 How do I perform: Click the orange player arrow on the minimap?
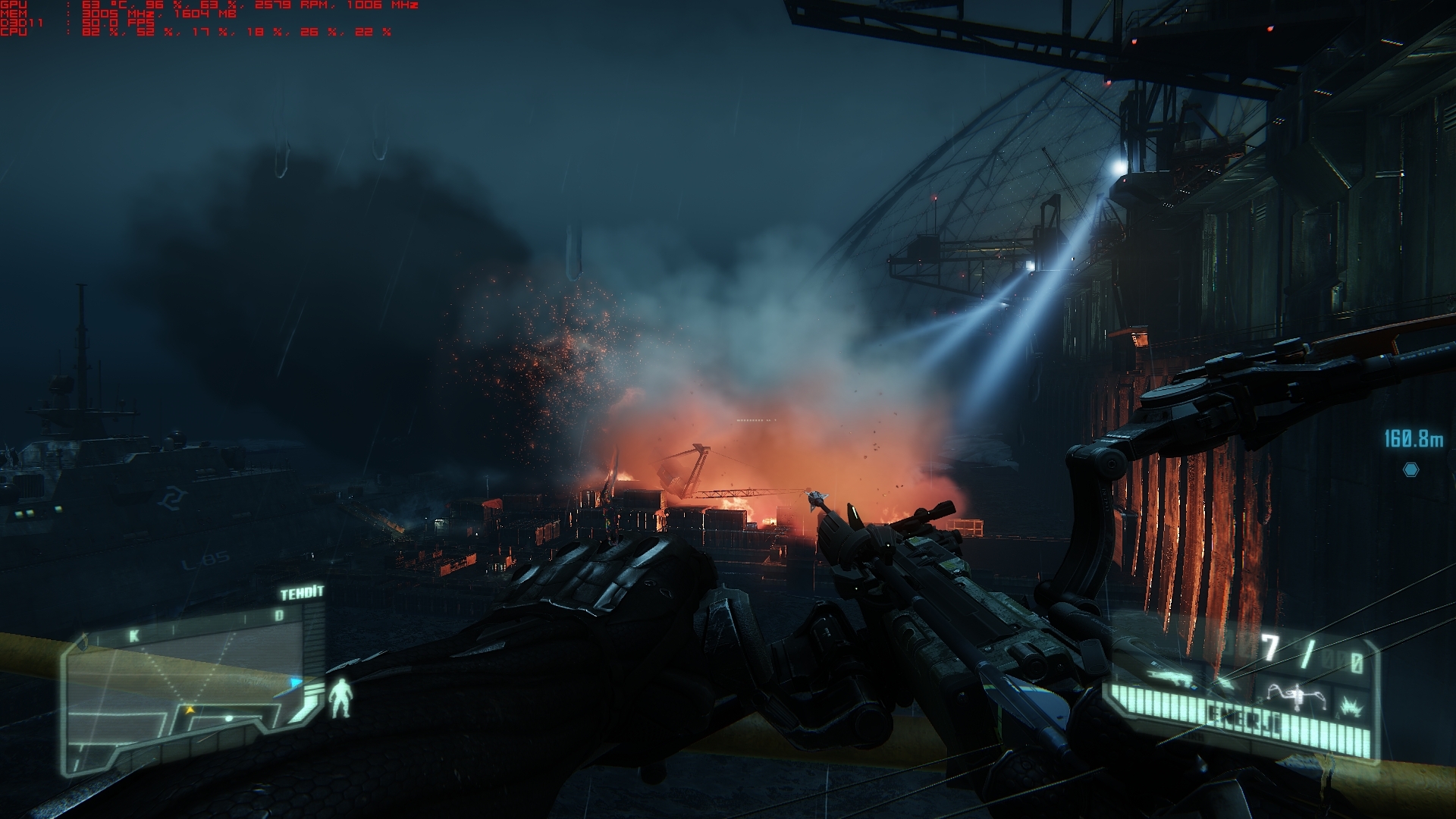[190, 710]
